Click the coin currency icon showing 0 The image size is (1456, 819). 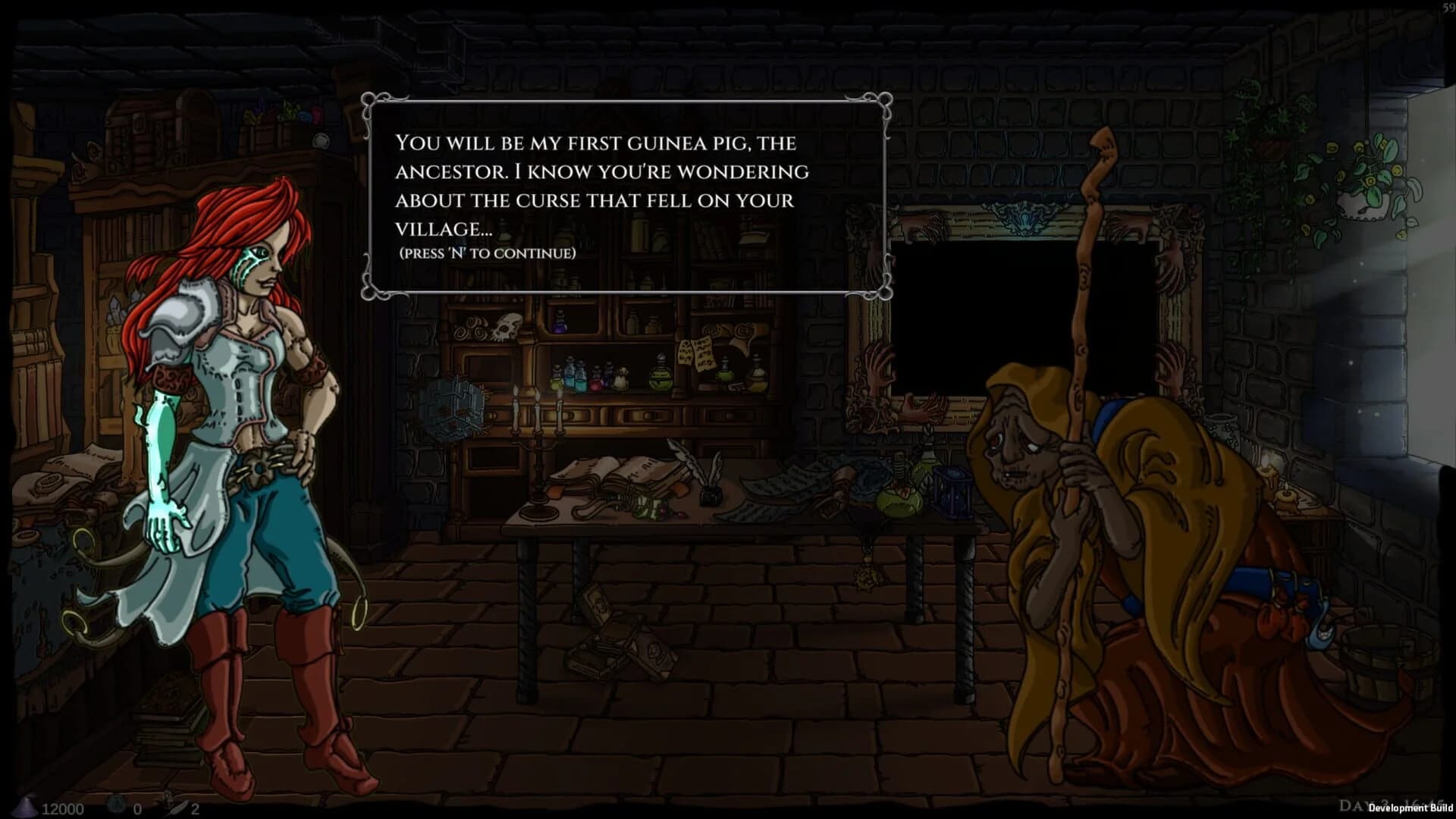coord(116,806)
